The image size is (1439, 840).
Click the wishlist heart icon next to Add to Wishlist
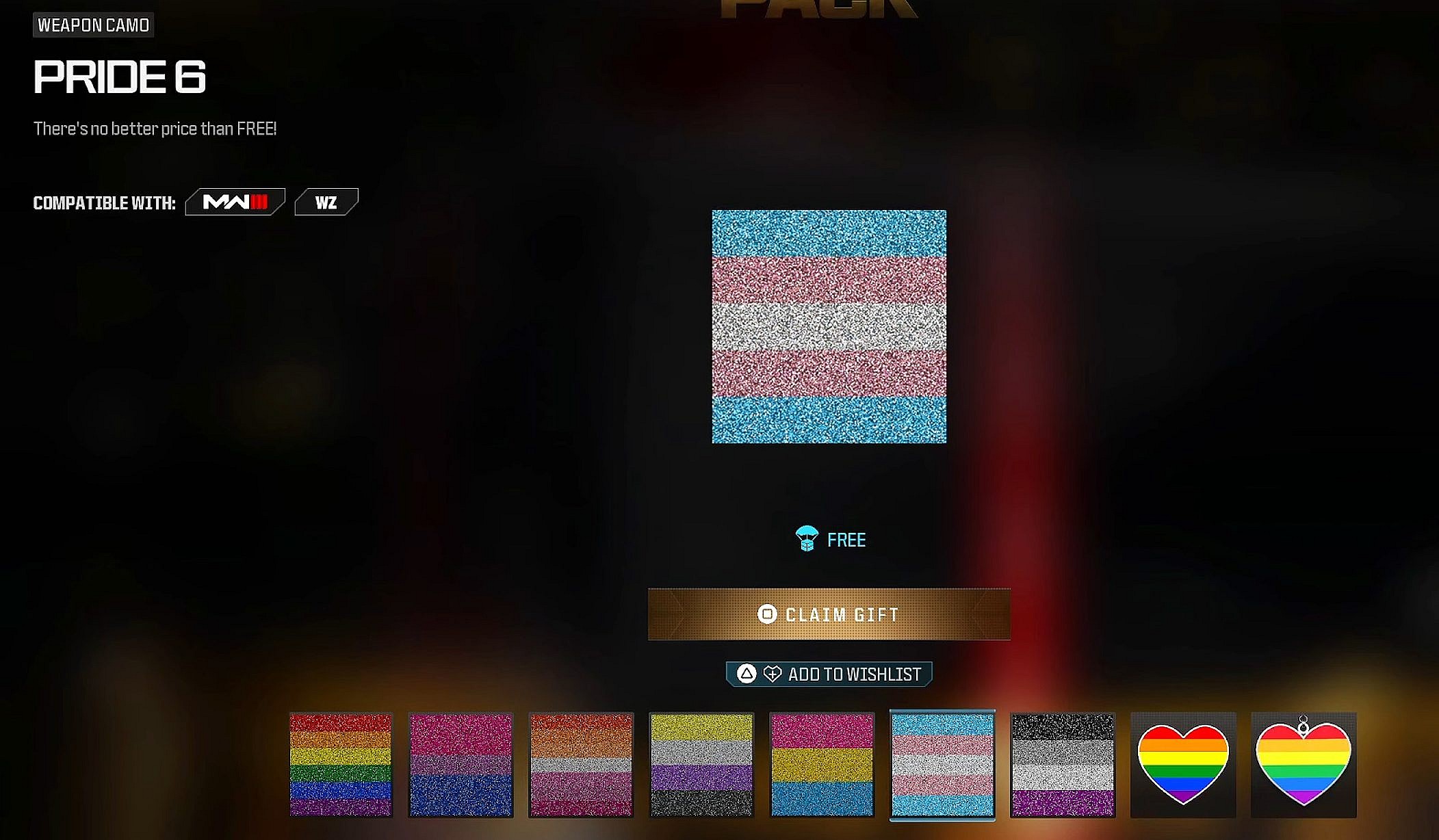[x=773, y=674]
